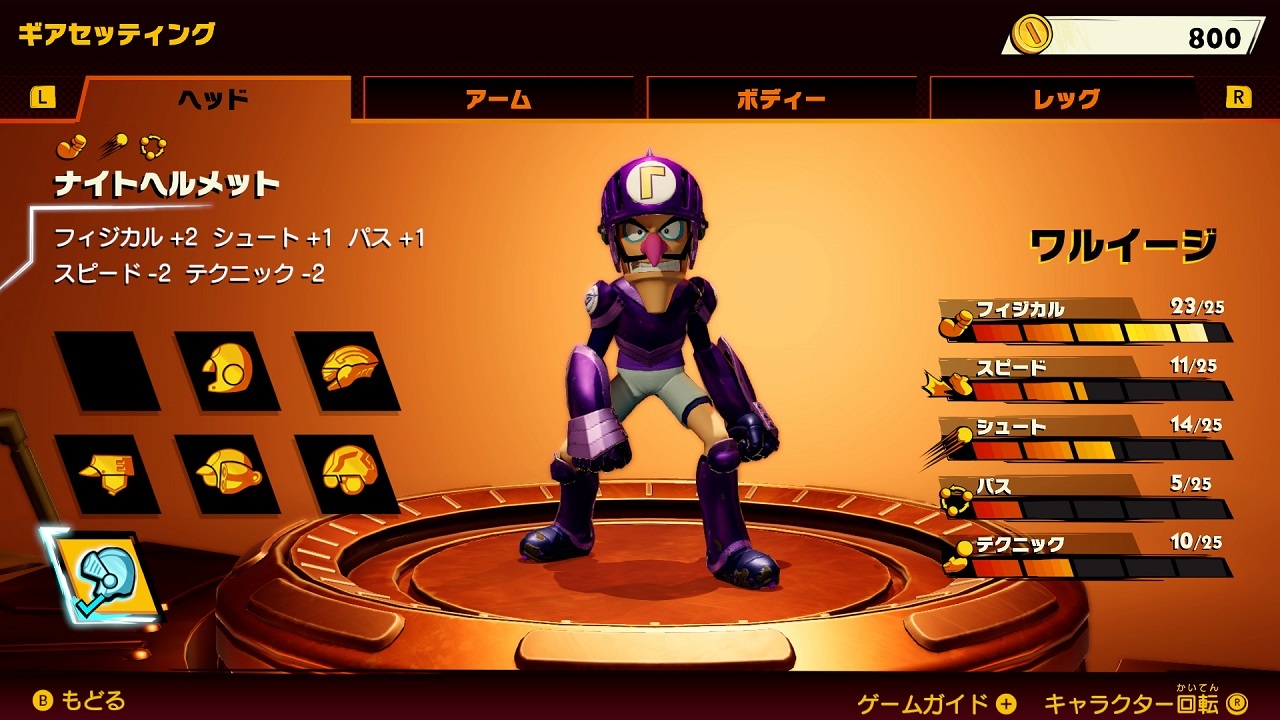
Task: Switch to the アーム gear tab
Action: point(497,97)
